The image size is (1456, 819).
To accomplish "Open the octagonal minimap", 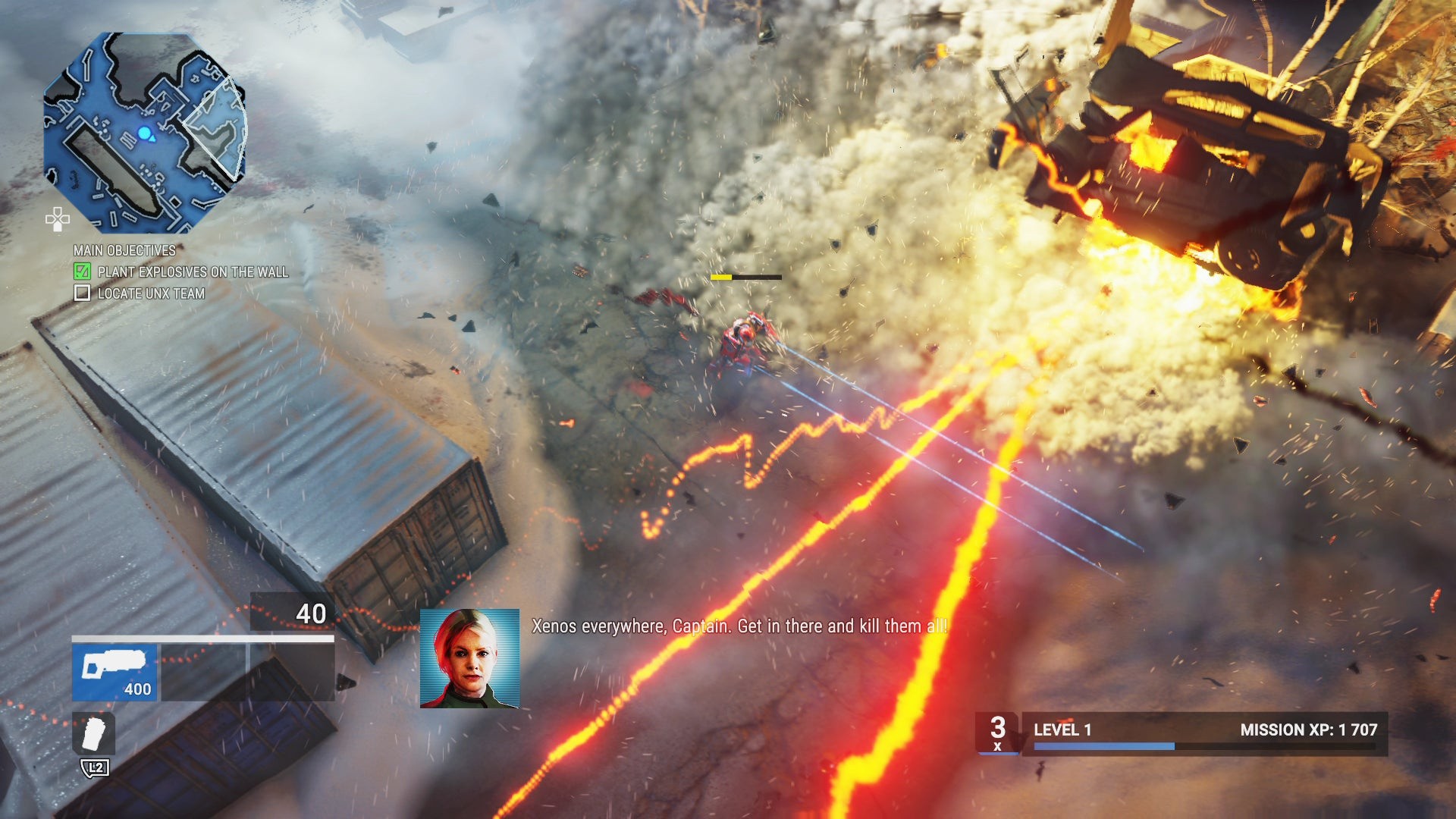I will point(145,133).
